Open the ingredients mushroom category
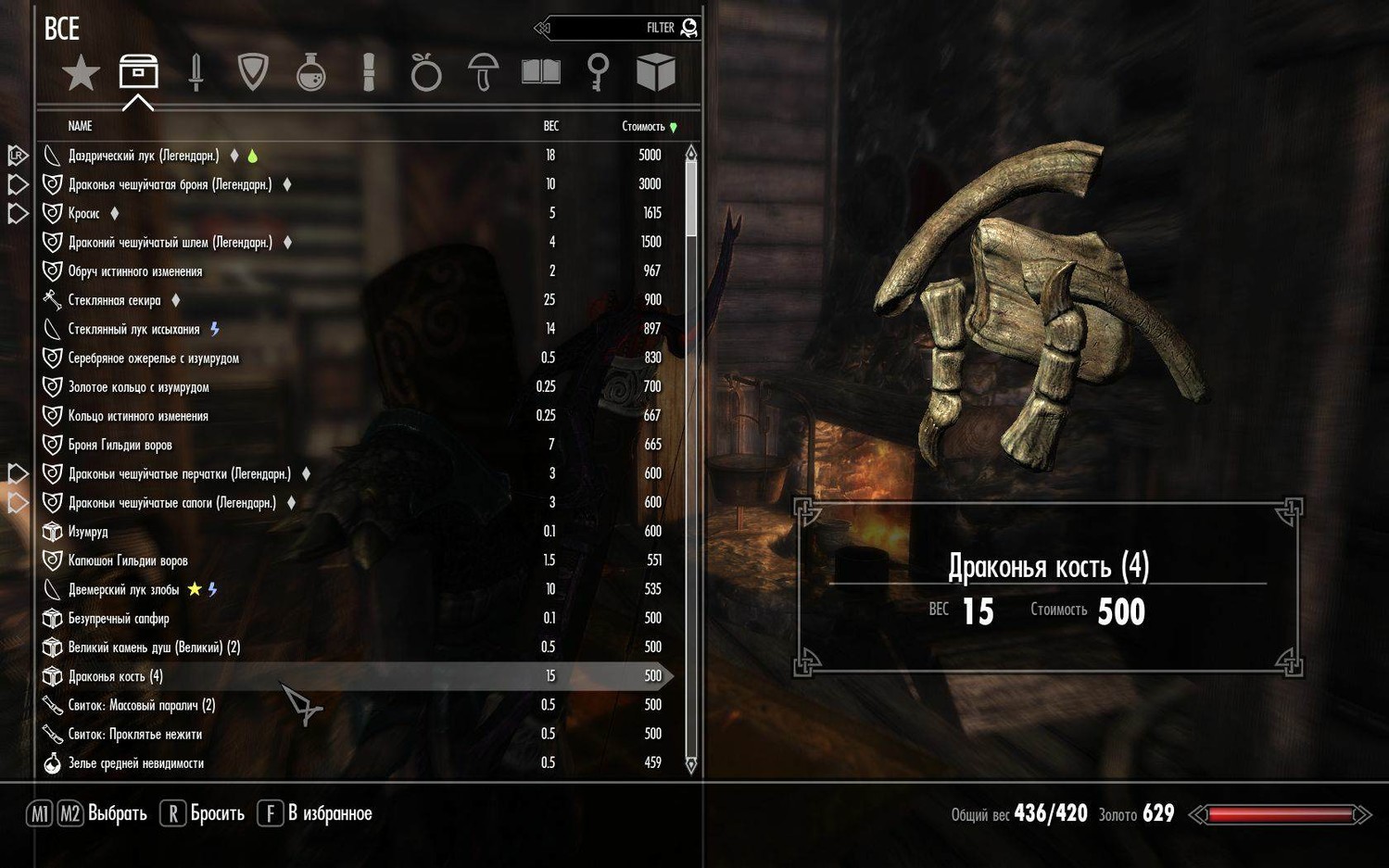This screenshot has width=1389, height=868. tap(483, 73)
